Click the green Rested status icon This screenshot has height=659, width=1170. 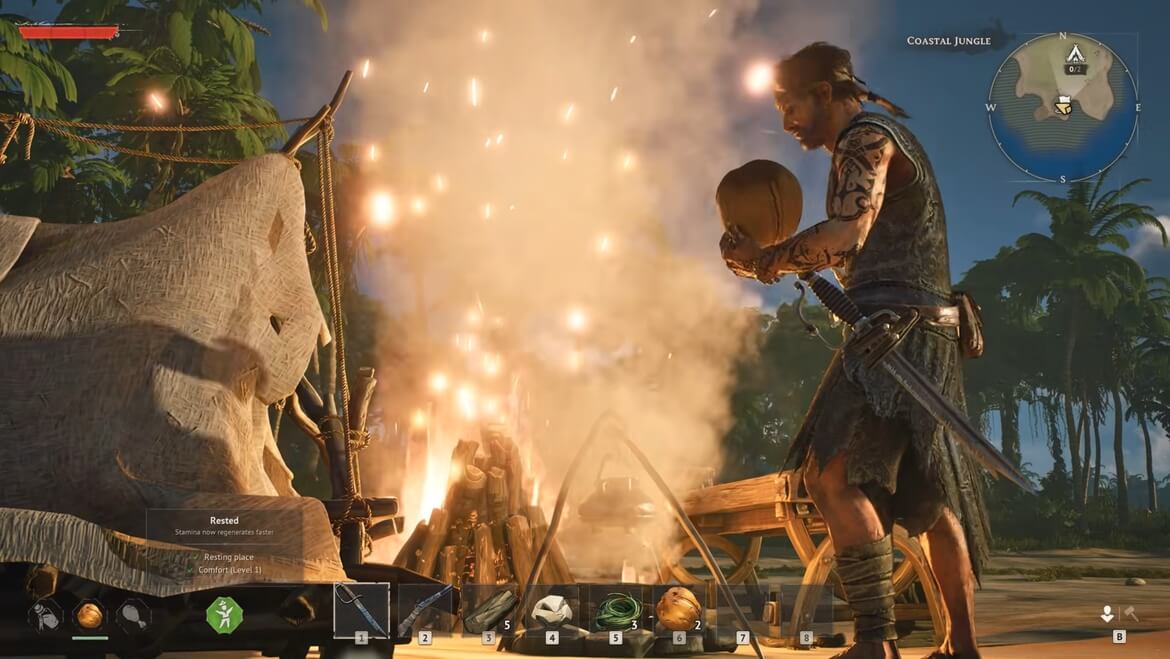[x=224, y=614]
